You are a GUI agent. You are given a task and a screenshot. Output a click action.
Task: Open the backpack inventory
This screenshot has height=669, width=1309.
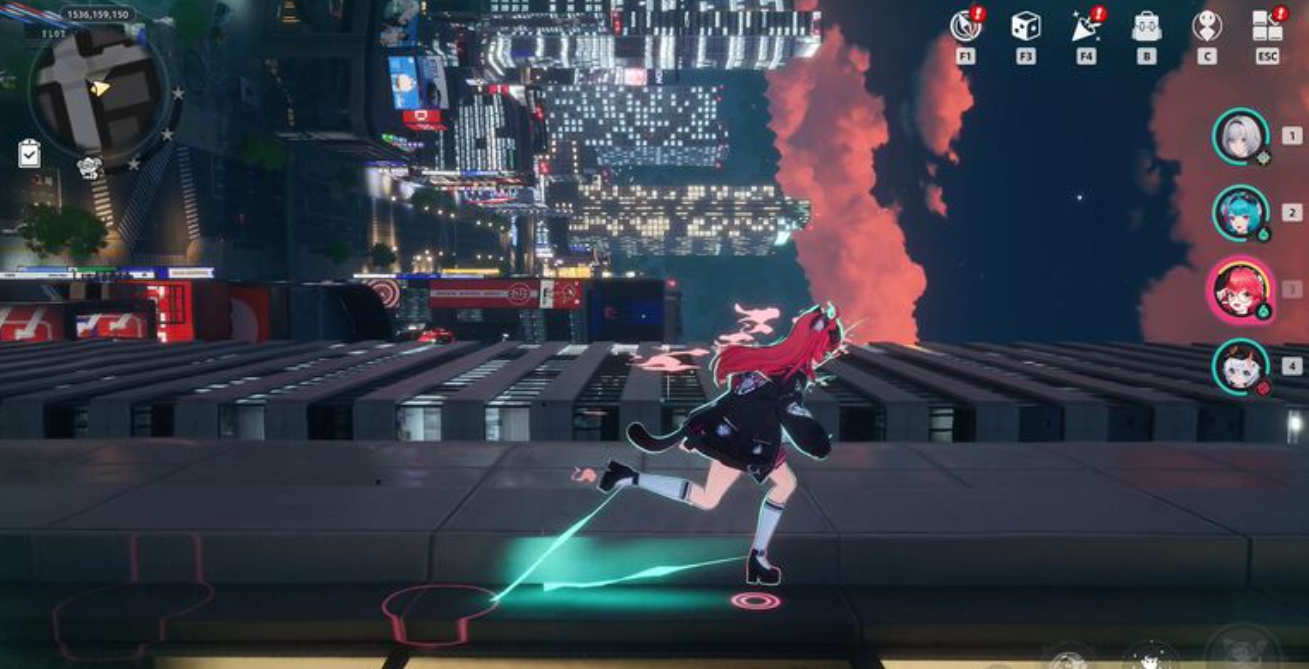click(x=1146, y=27)
